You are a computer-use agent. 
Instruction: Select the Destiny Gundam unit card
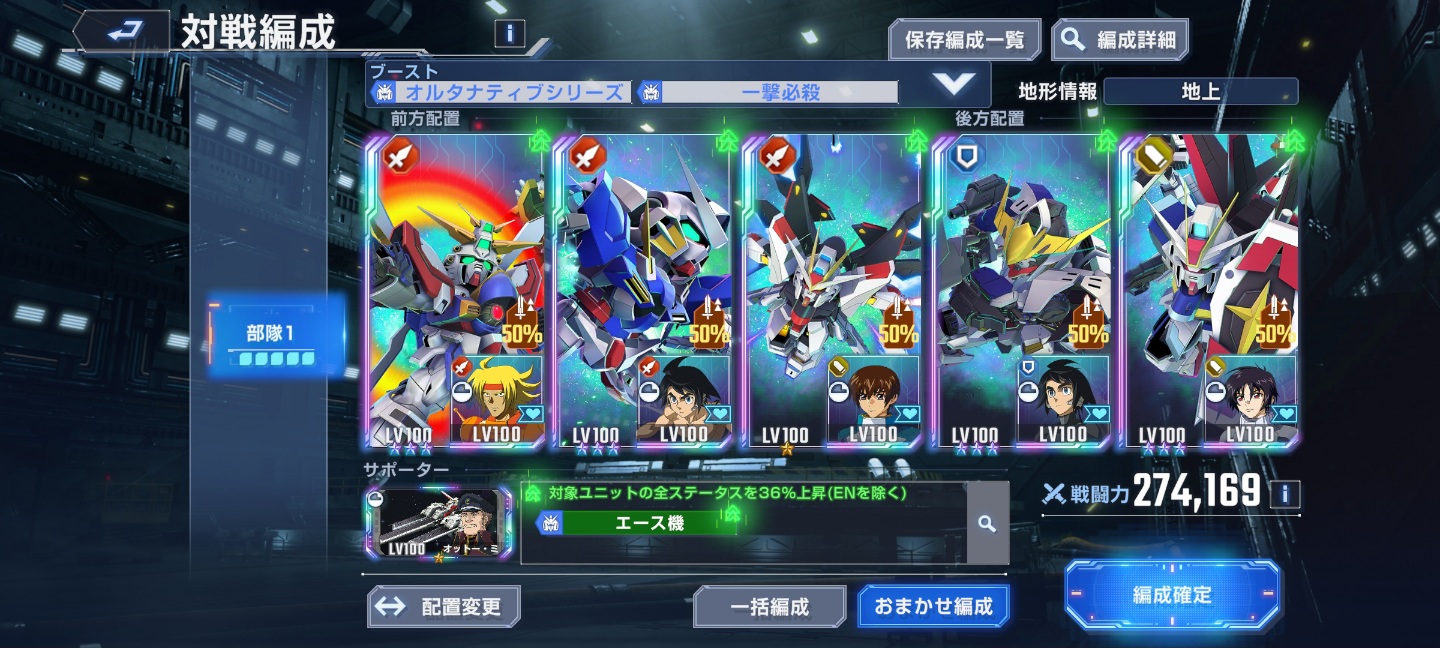pos(1210,290)
